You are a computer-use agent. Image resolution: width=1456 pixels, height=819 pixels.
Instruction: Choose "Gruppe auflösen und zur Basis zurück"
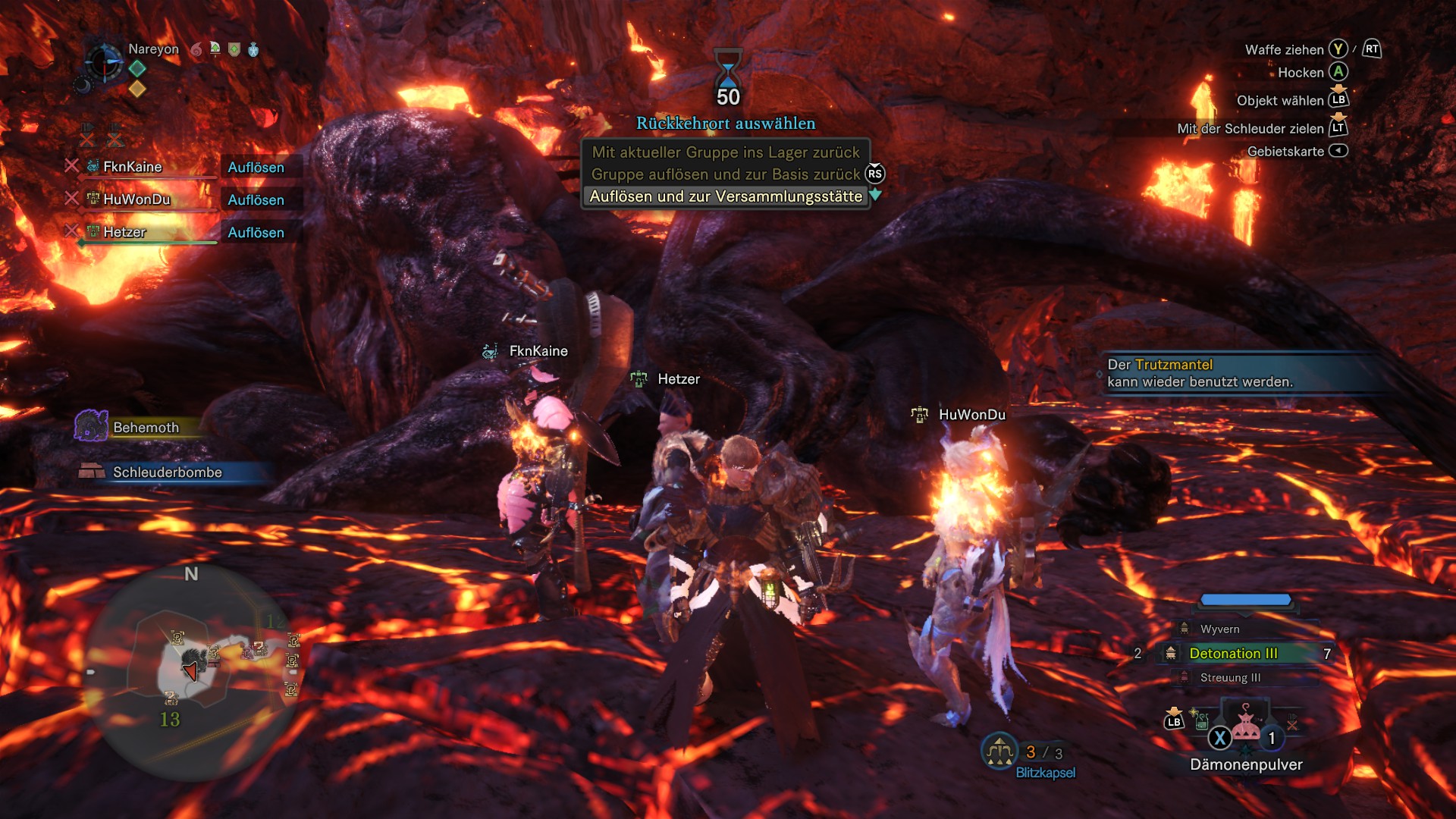point(725,174)
